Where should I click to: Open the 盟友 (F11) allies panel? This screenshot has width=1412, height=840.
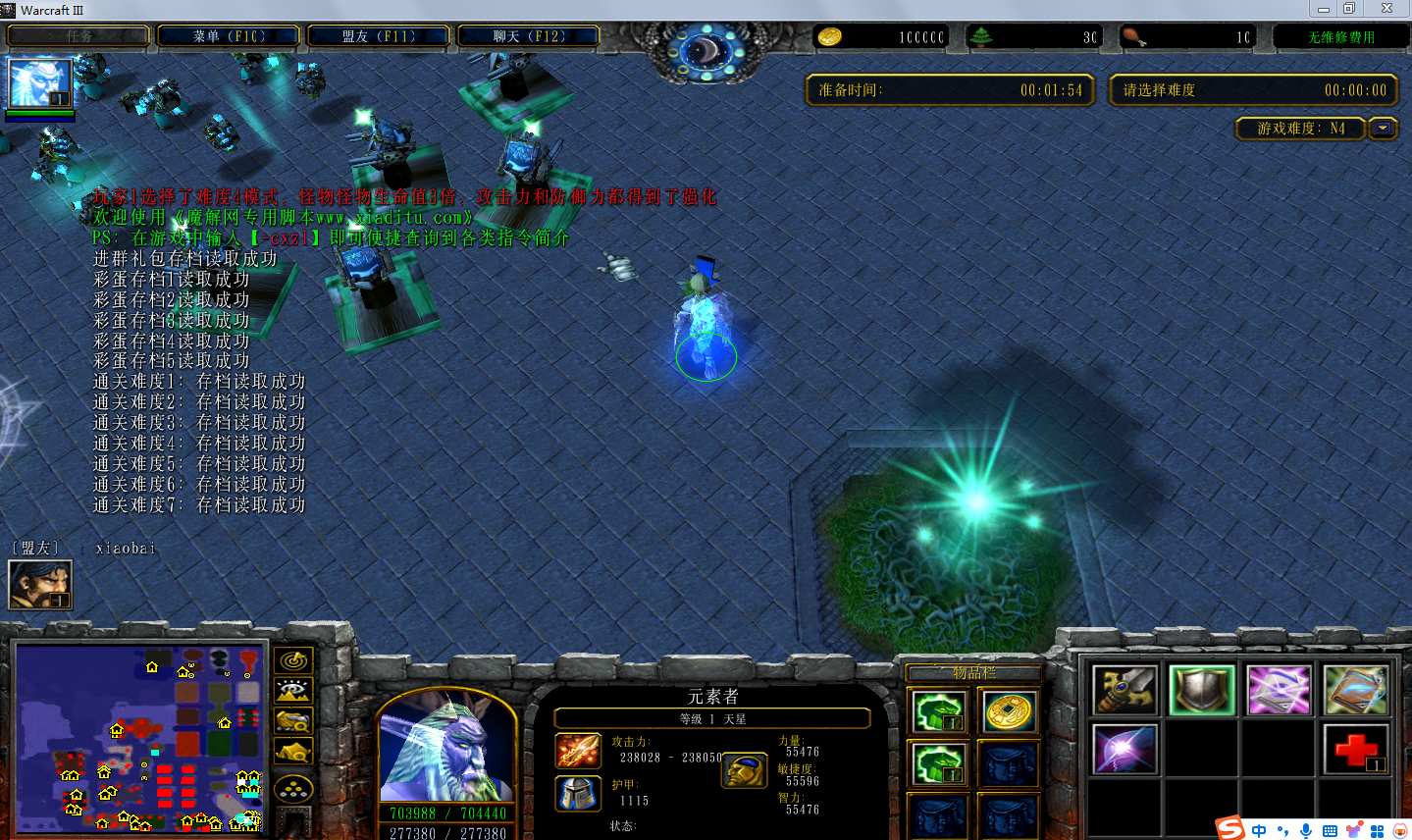point(379,36)
